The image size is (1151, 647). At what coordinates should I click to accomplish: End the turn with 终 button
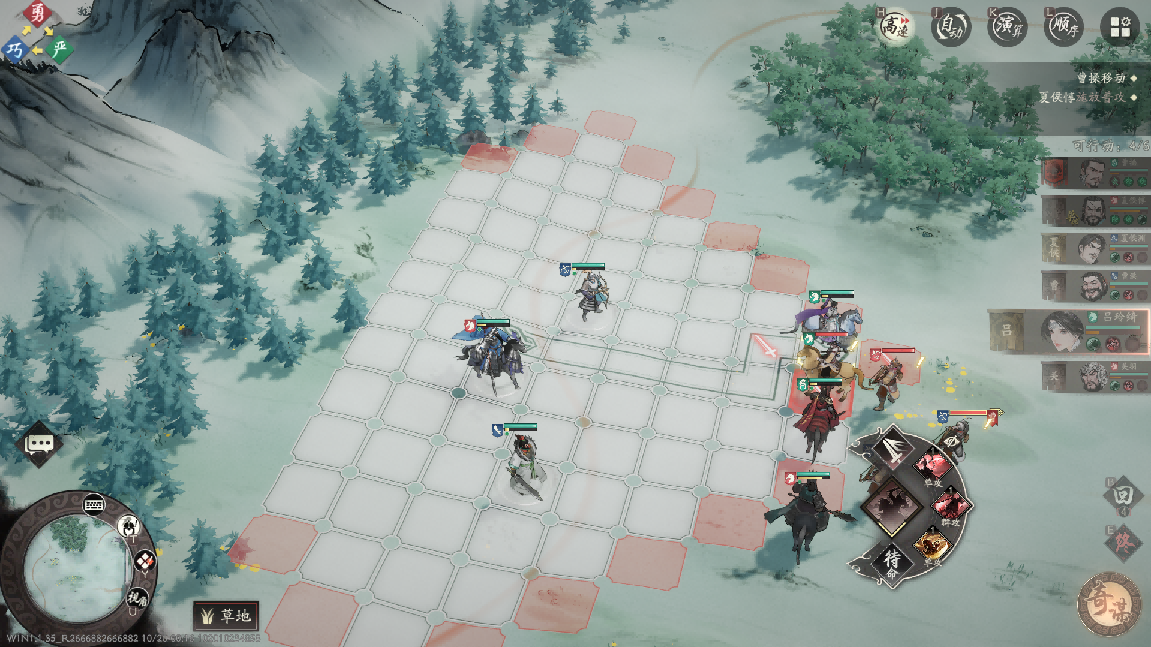[1123, 541]
